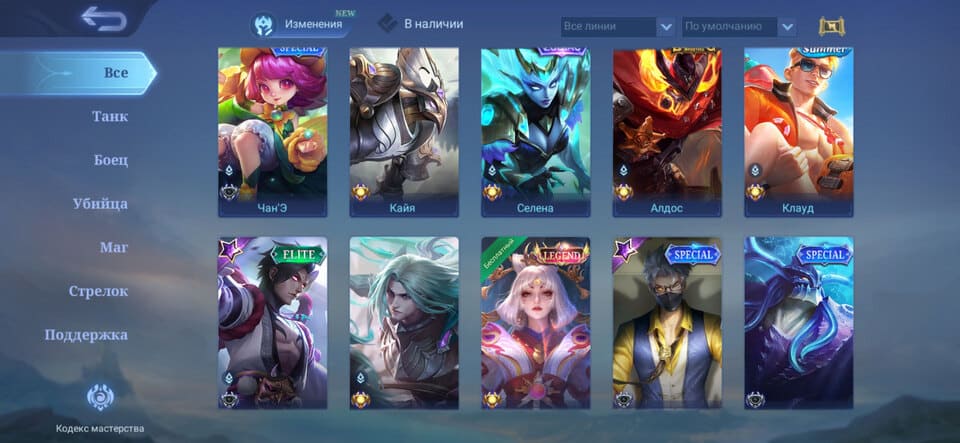Choose the Стрелок category

coord(98,291)
